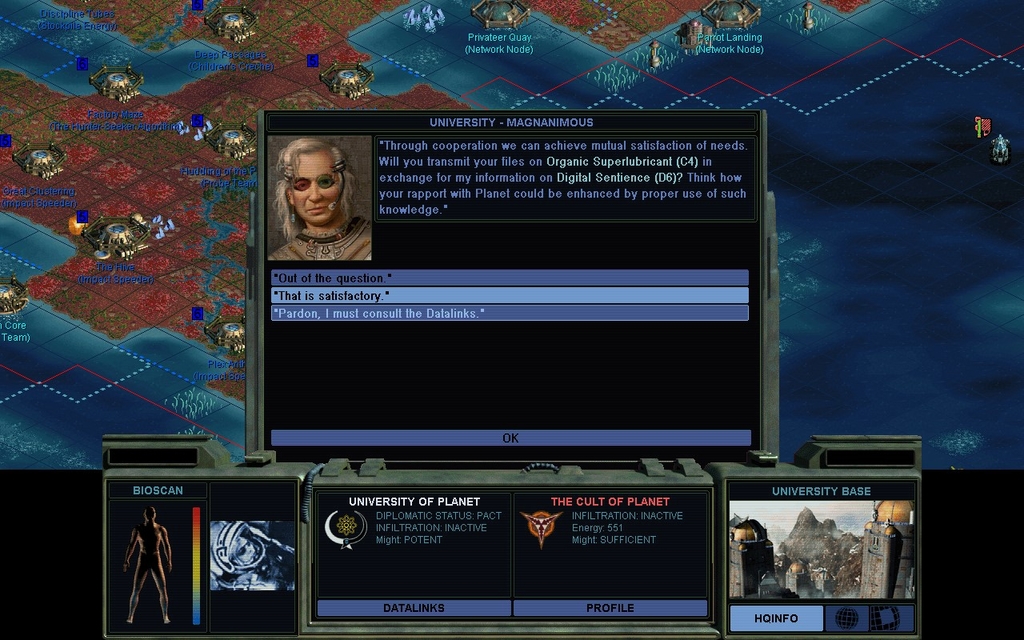
Task: Open the faction PROFILE
Action: point(610,608)
